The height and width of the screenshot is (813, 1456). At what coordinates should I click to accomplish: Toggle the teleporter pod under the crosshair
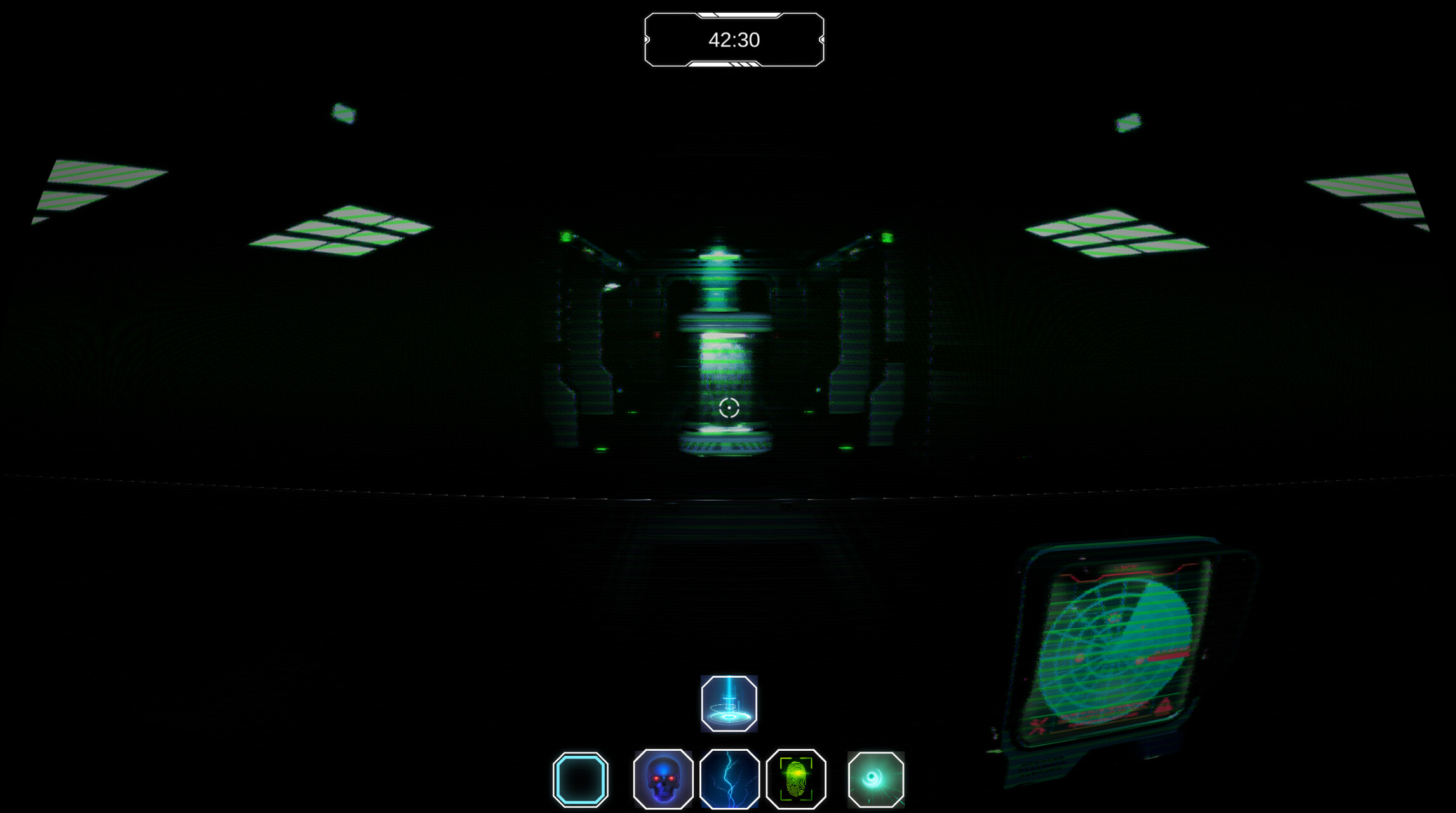click(x=729, y=381)
